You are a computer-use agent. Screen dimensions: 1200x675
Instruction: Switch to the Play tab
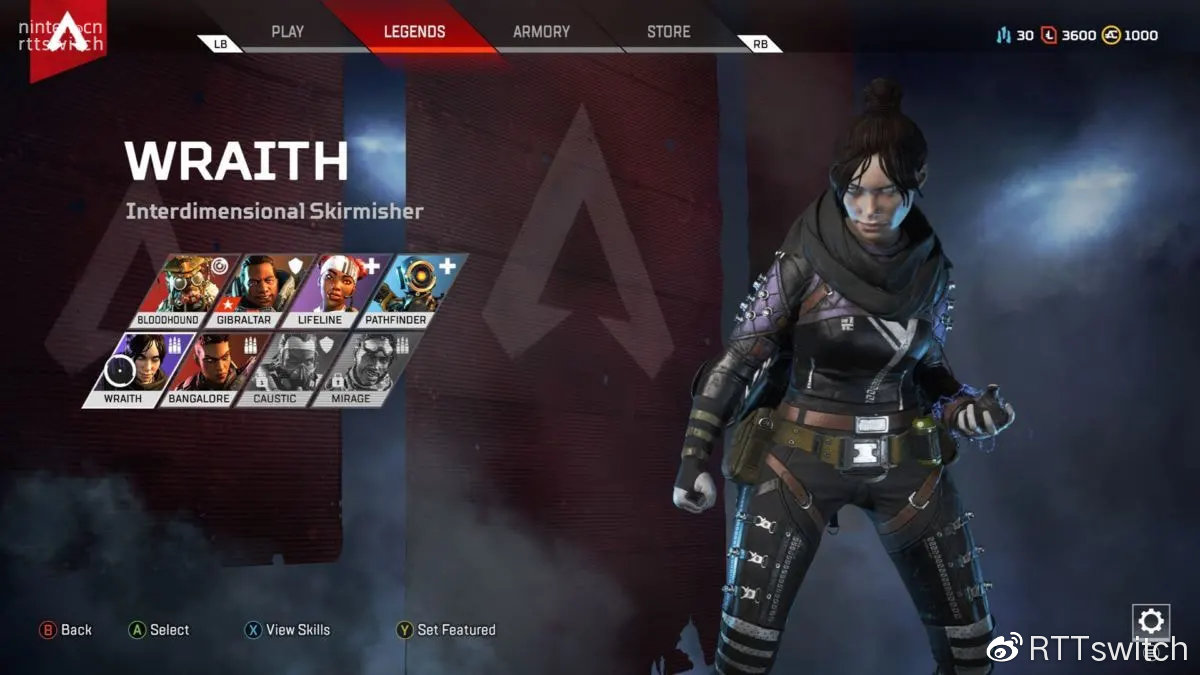point(287,32)
